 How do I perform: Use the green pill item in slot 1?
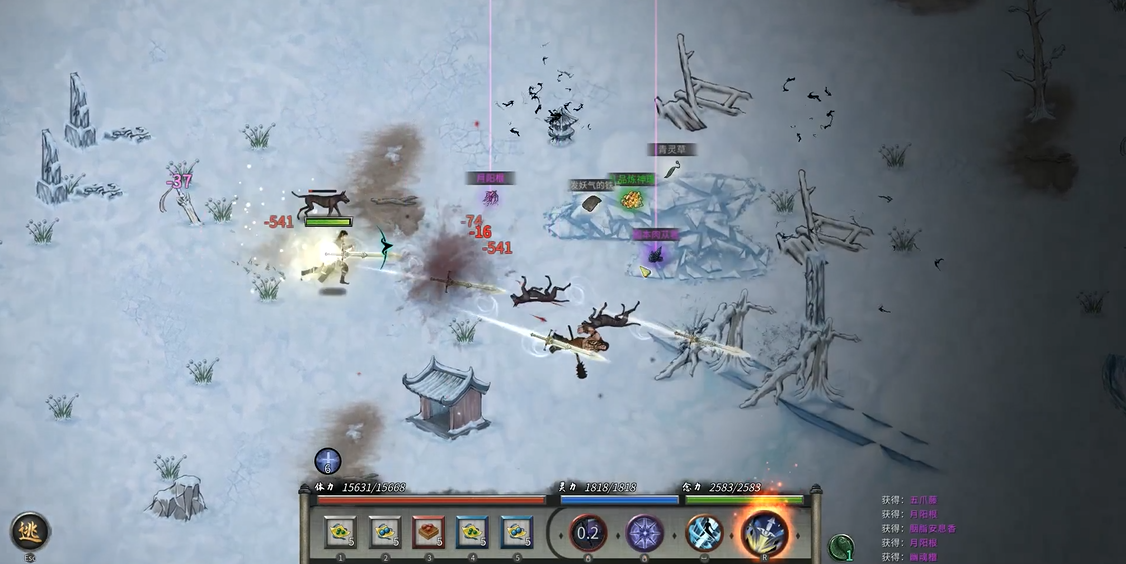[x=341, y=533]
